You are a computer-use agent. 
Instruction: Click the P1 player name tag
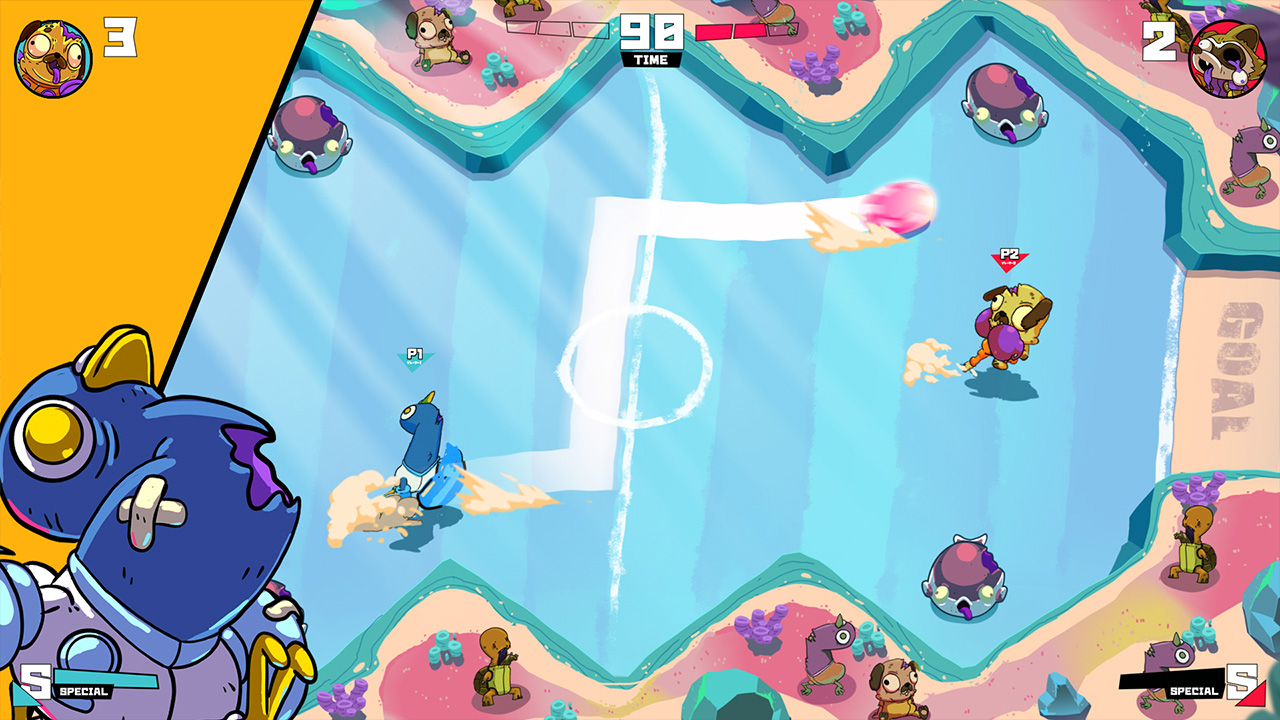(x=415, y=352)
